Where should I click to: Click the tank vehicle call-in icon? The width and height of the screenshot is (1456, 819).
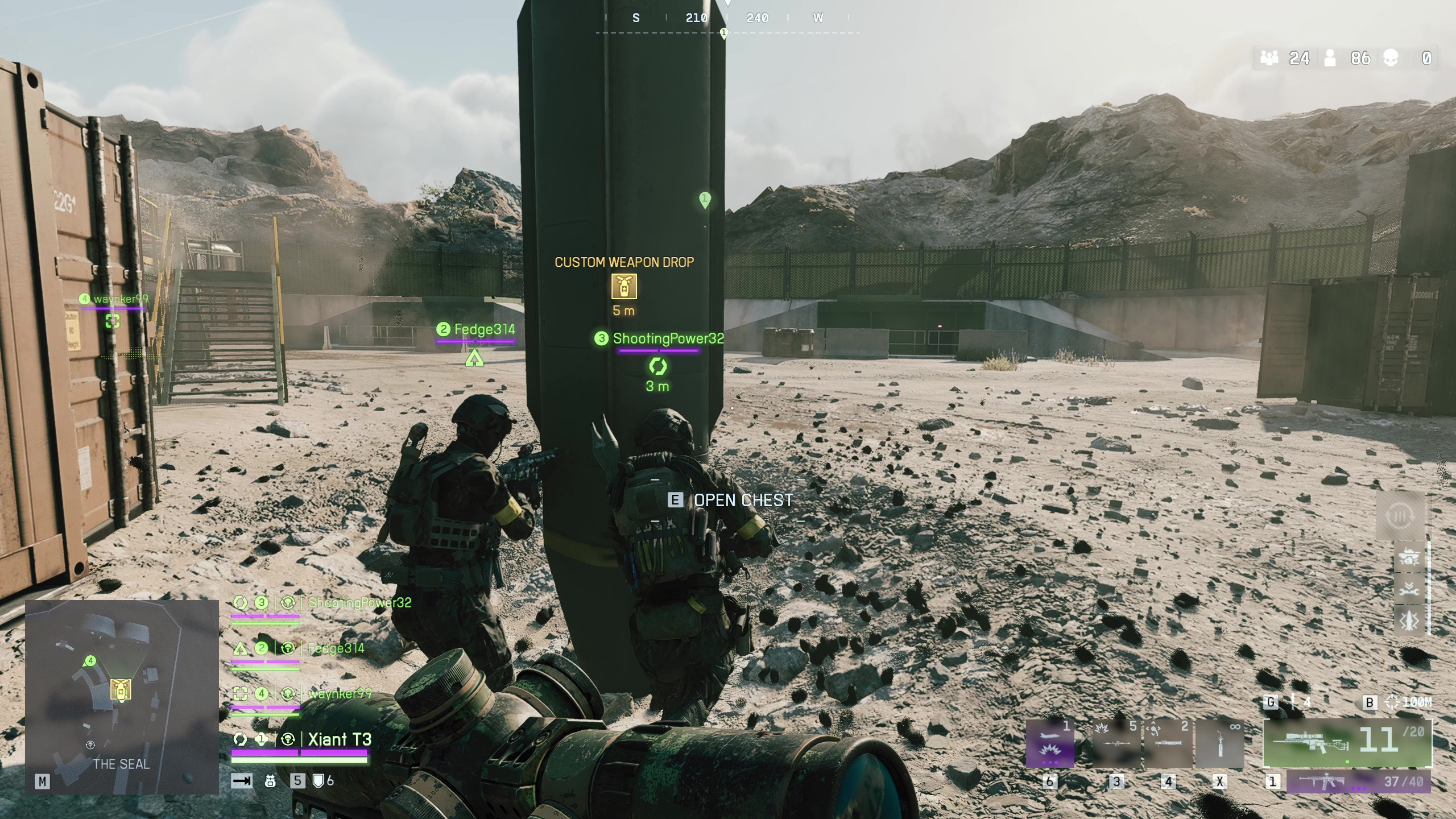click(1409, 559)
